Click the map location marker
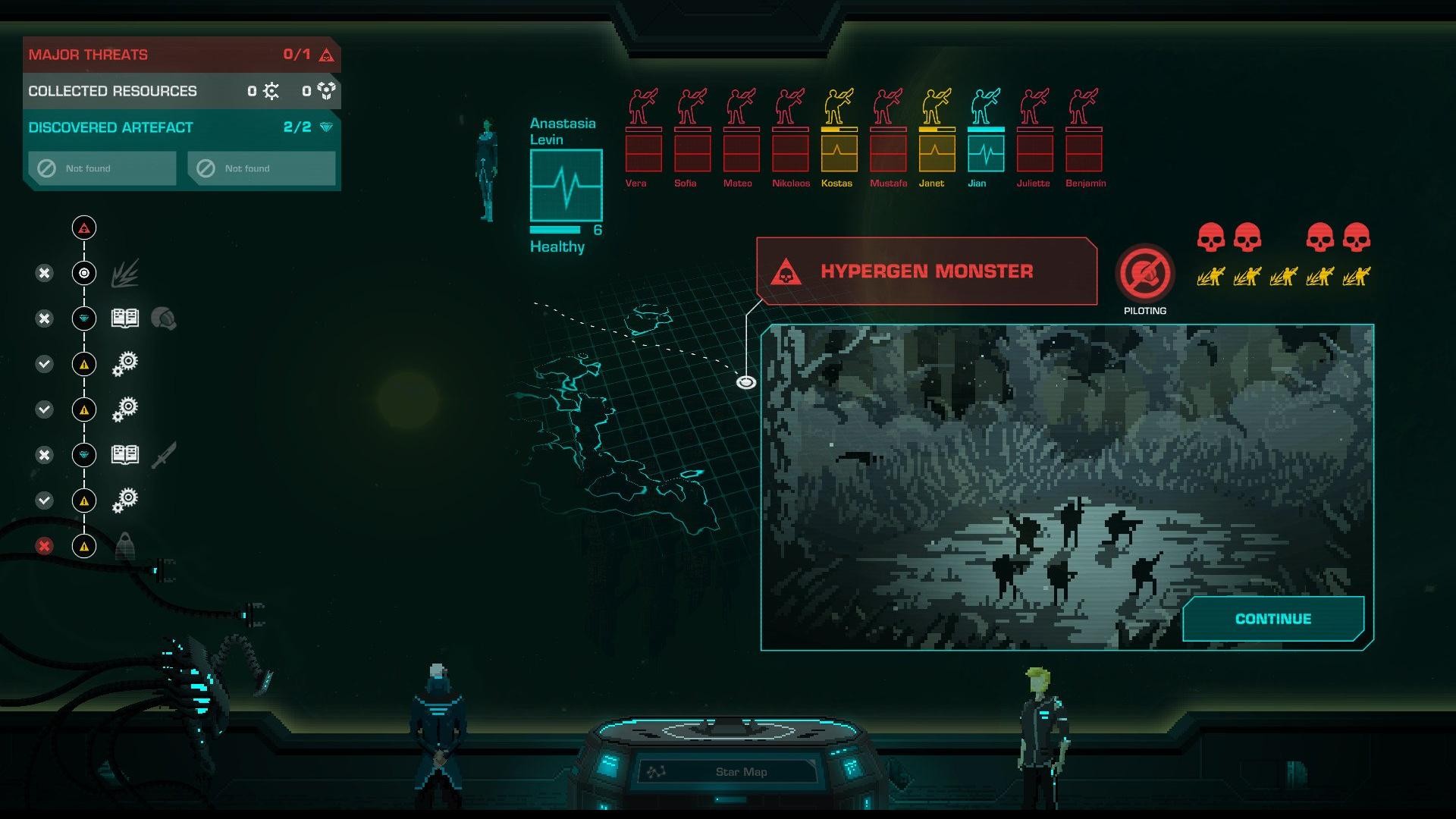 pos(746,382)
